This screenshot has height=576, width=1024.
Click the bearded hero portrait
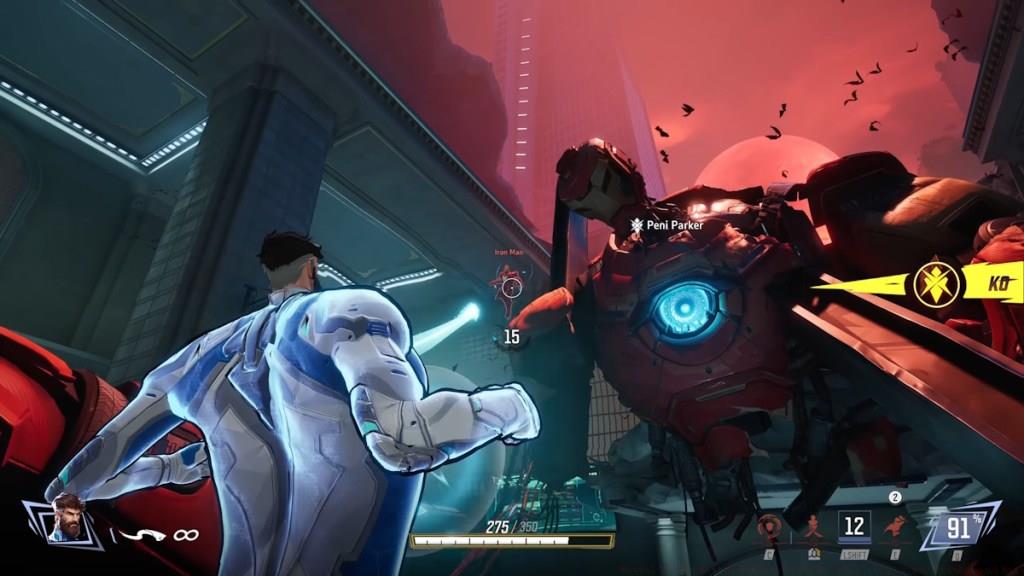pos(66,517)
